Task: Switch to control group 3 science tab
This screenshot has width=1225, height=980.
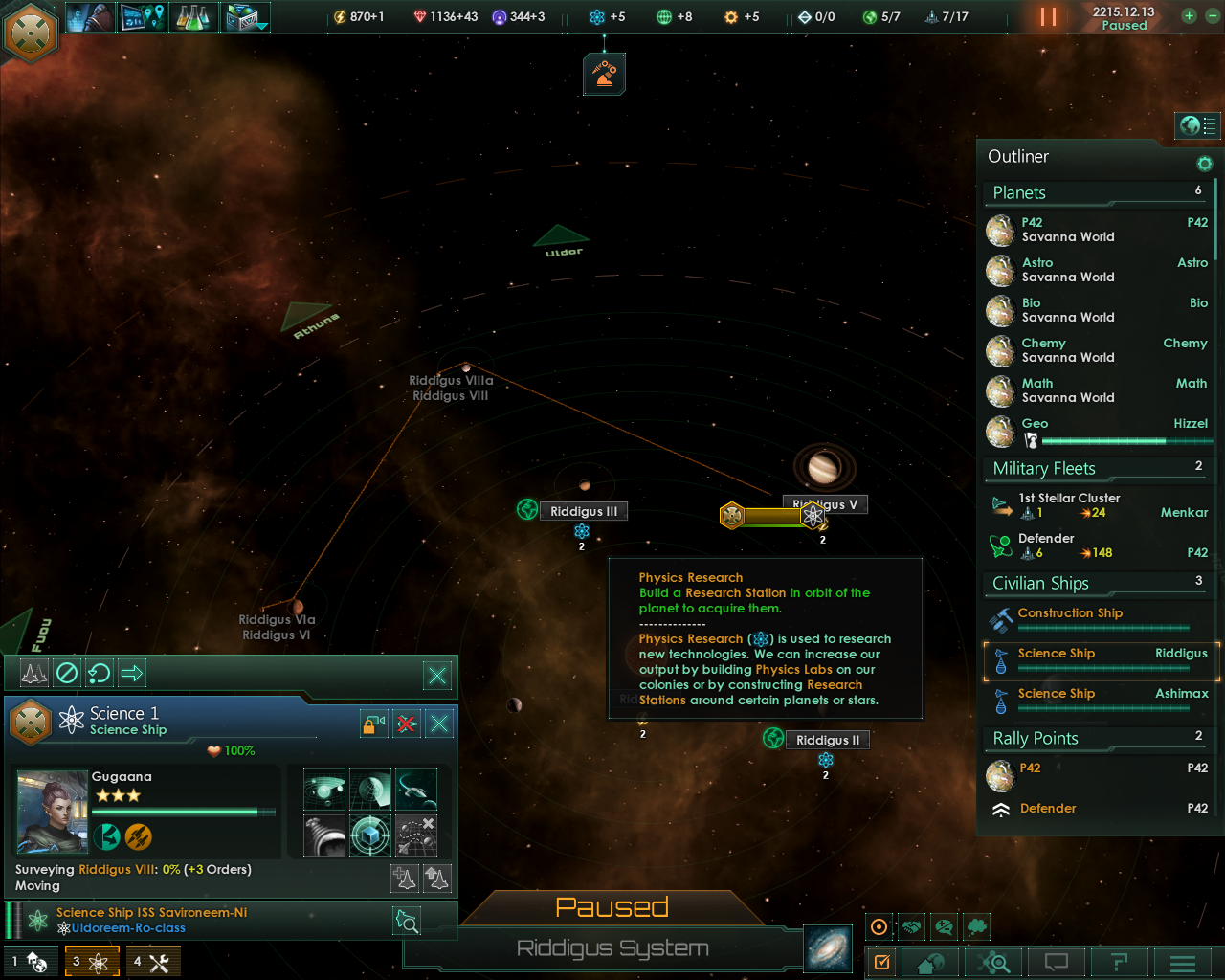Action: (92, 960)
